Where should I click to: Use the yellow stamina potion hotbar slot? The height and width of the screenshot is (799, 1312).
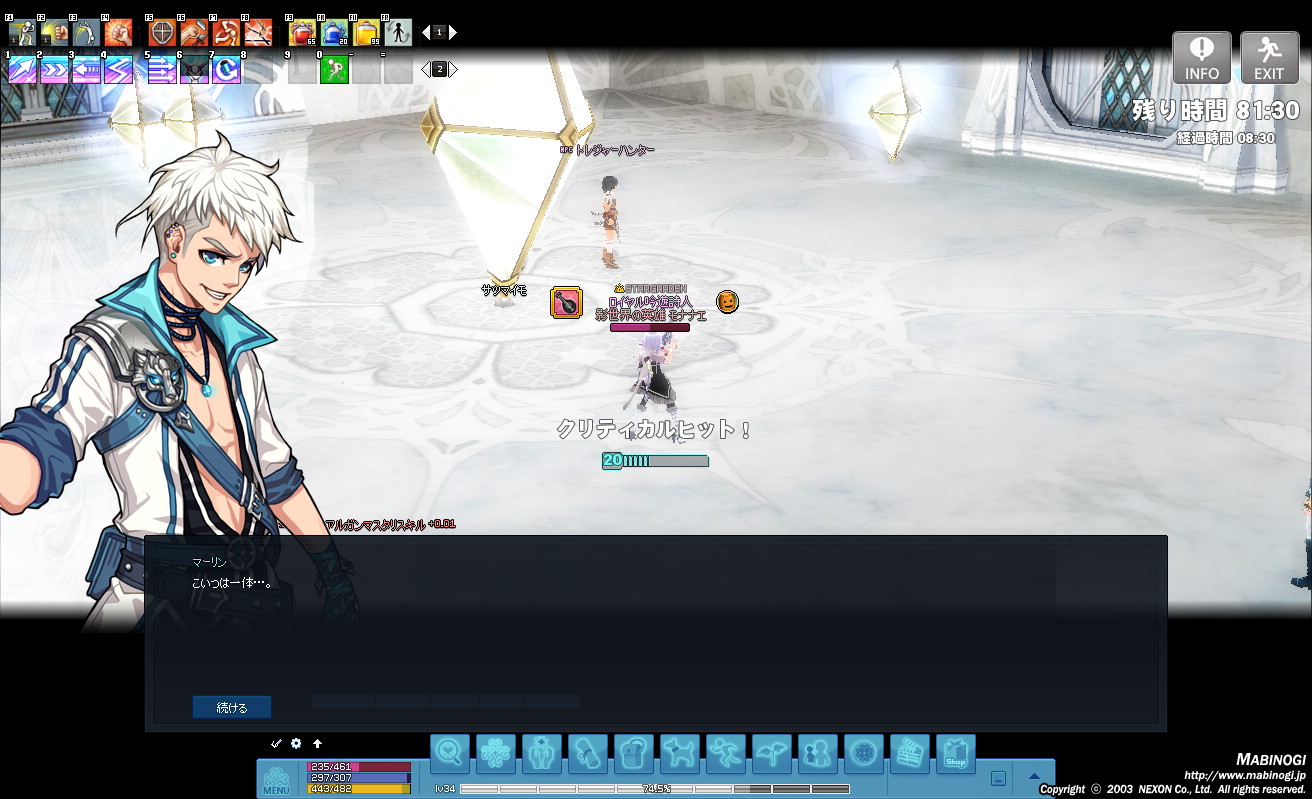tap(366, 33)
